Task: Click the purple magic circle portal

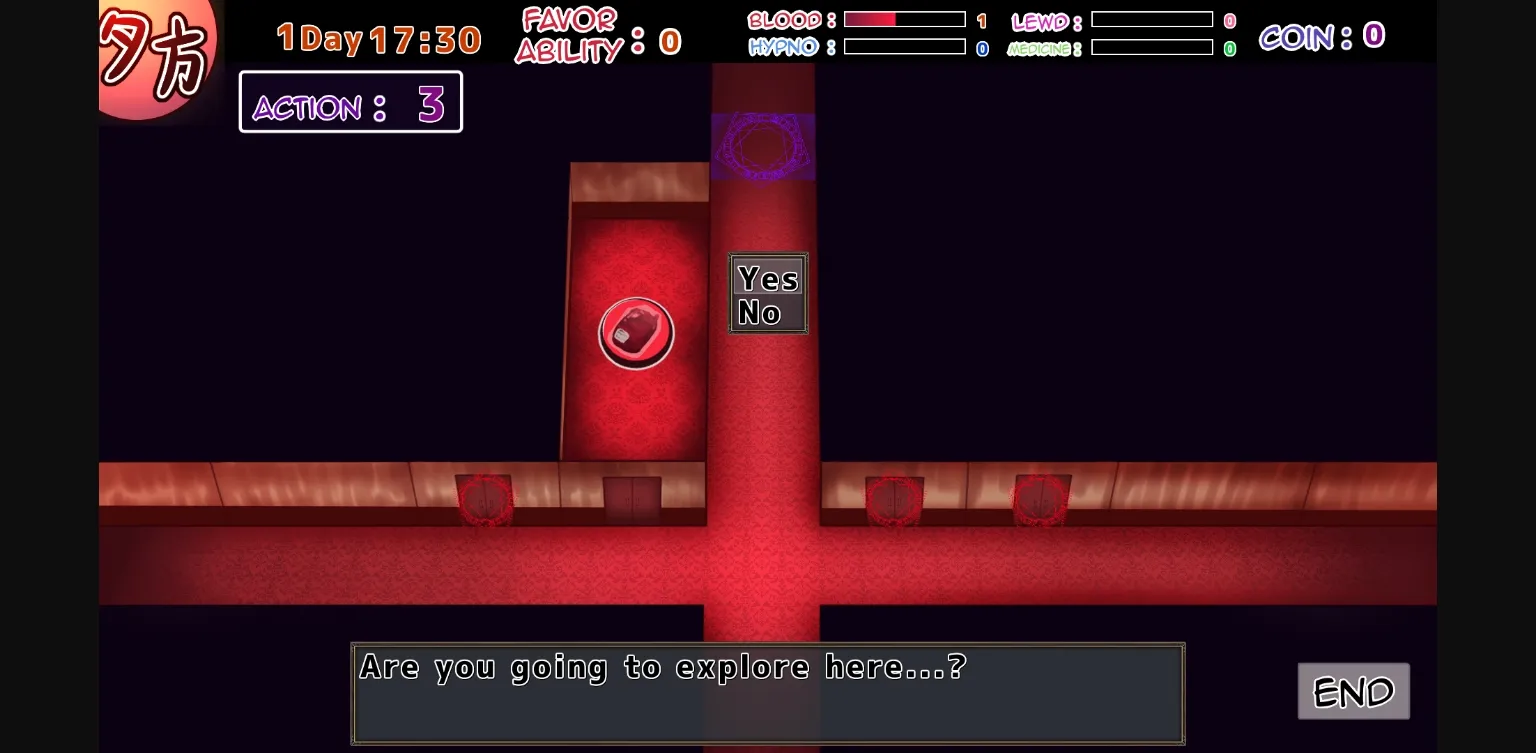Action: pos(763,148)
